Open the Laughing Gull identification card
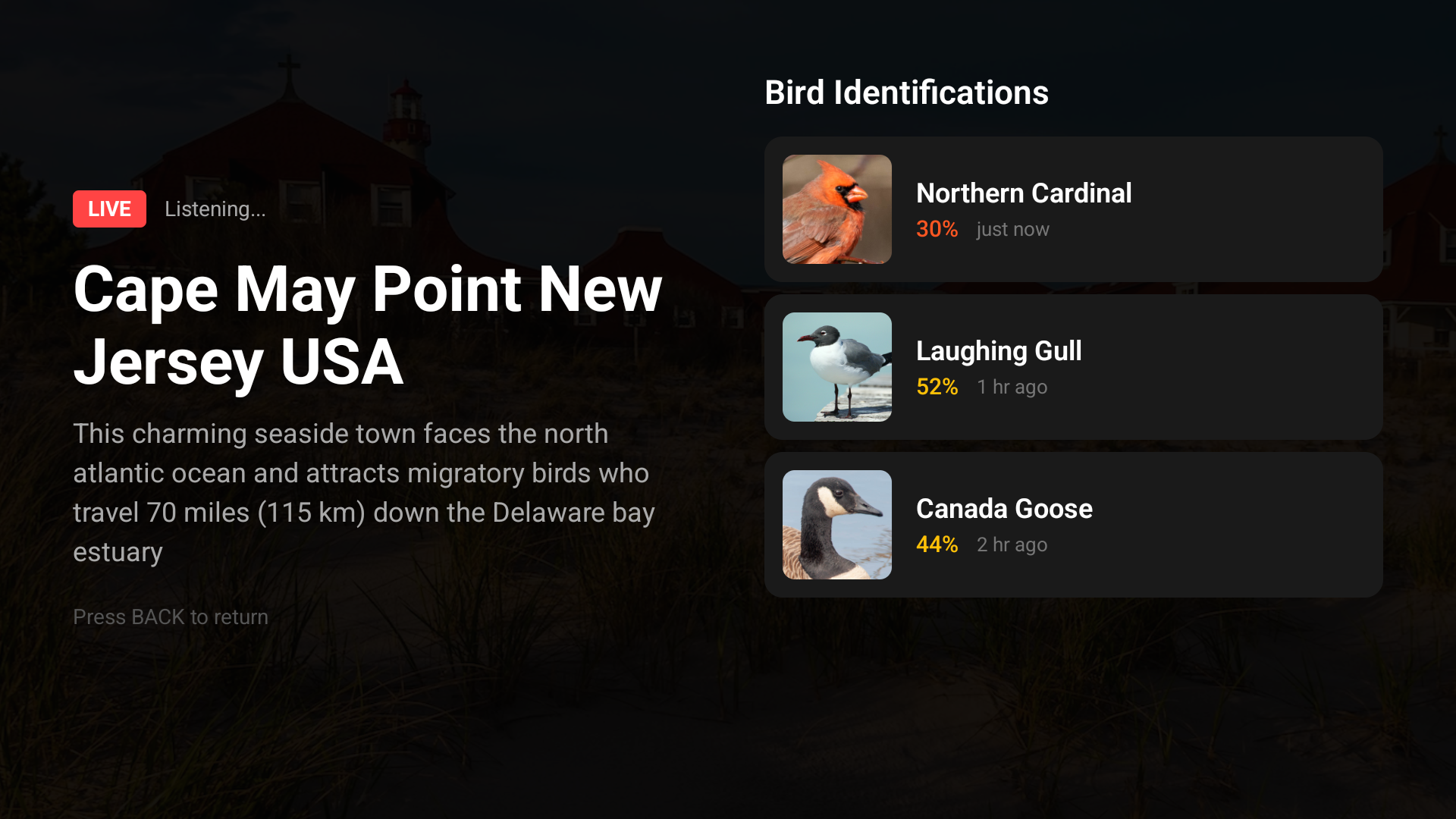 click(x=1074, y=367)
